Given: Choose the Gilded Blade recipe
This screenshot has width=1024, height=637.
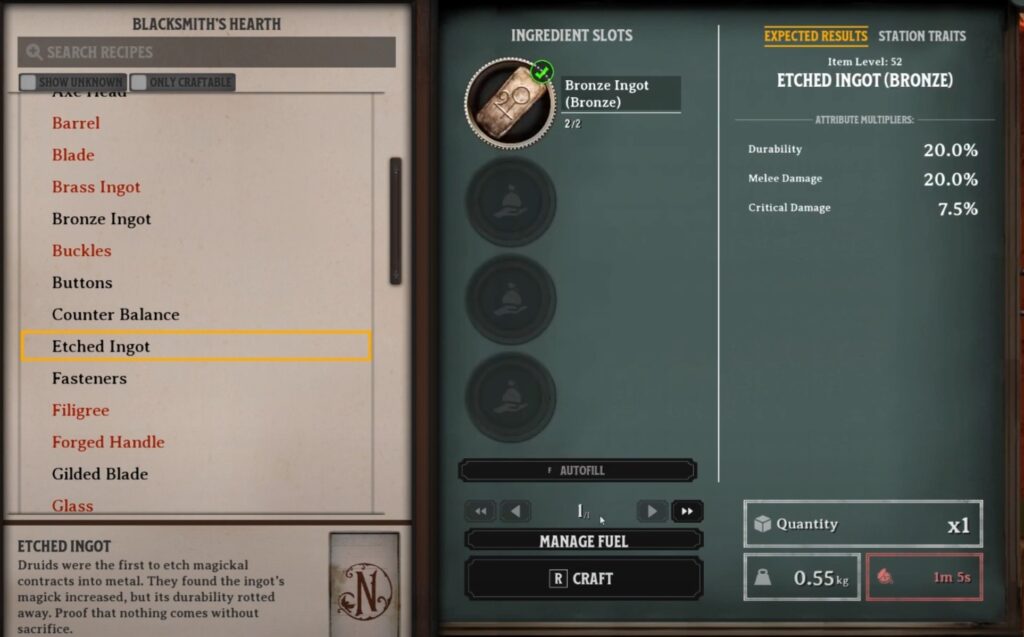Looking at the screenshot, I should click(100, 474).
